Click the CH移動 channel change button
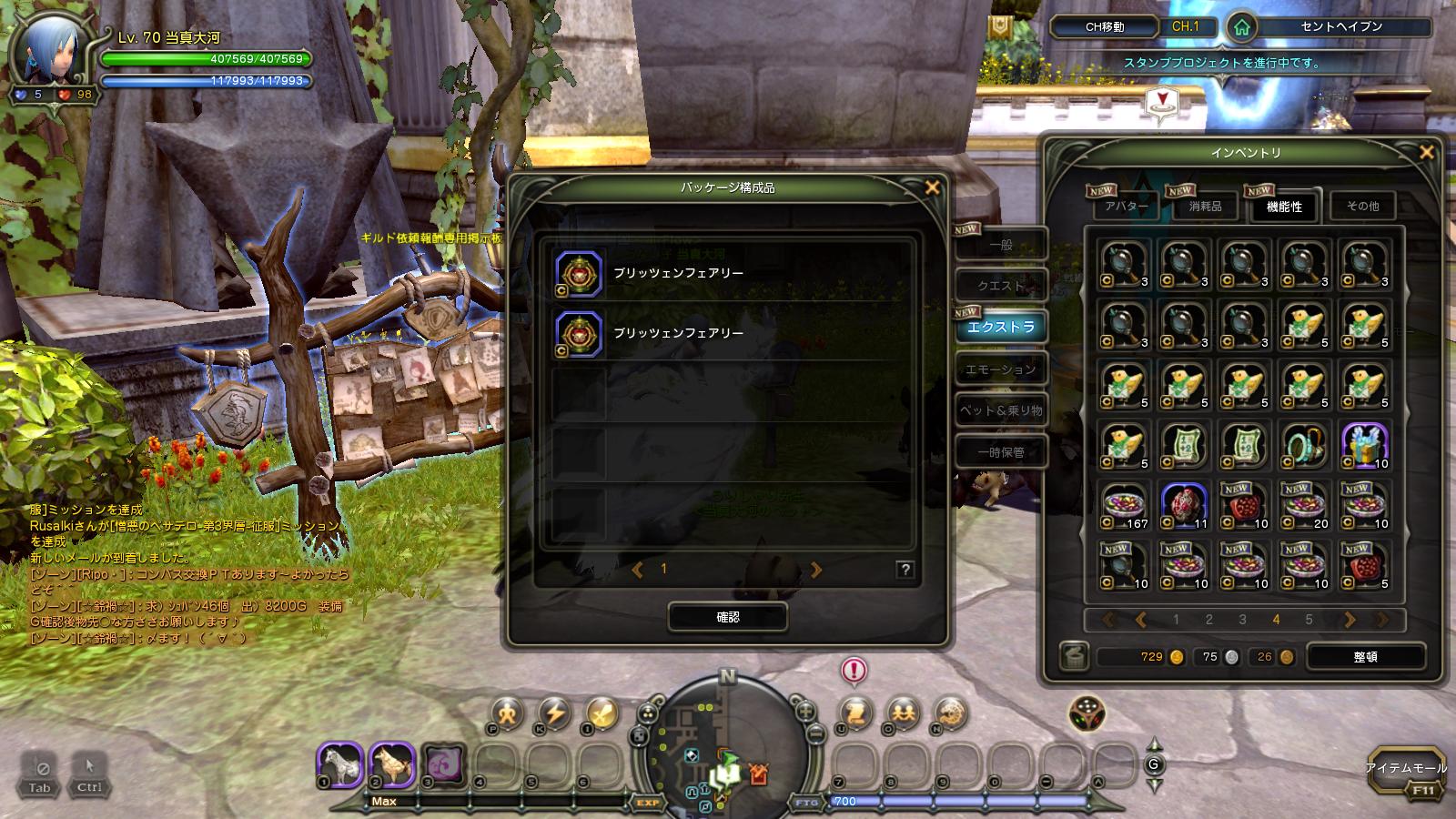The image size is (1456, 819). click(1105, 26)
